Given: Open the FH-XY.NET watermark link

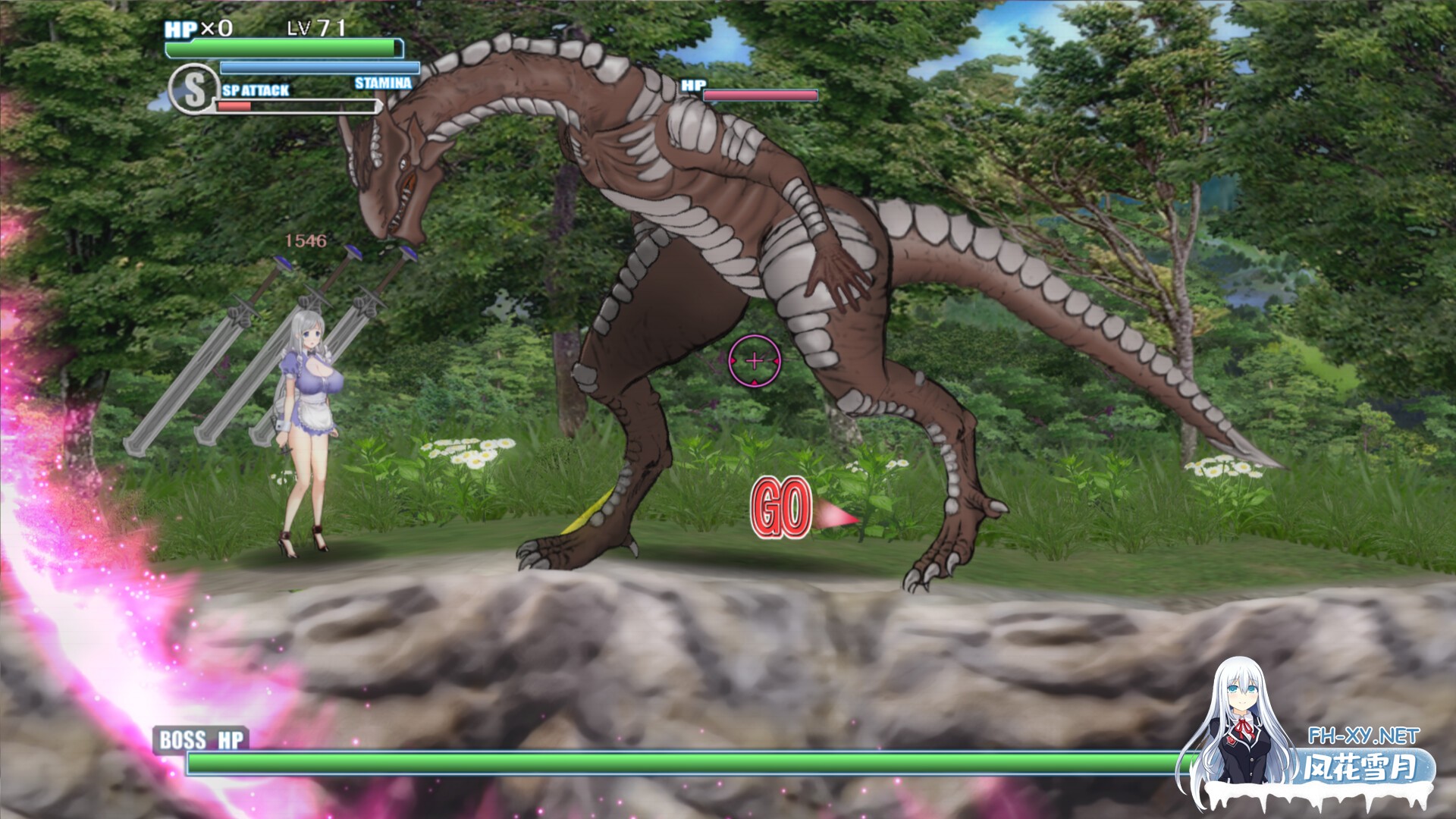Looking at the screenshot, I should coord(1363,735).
